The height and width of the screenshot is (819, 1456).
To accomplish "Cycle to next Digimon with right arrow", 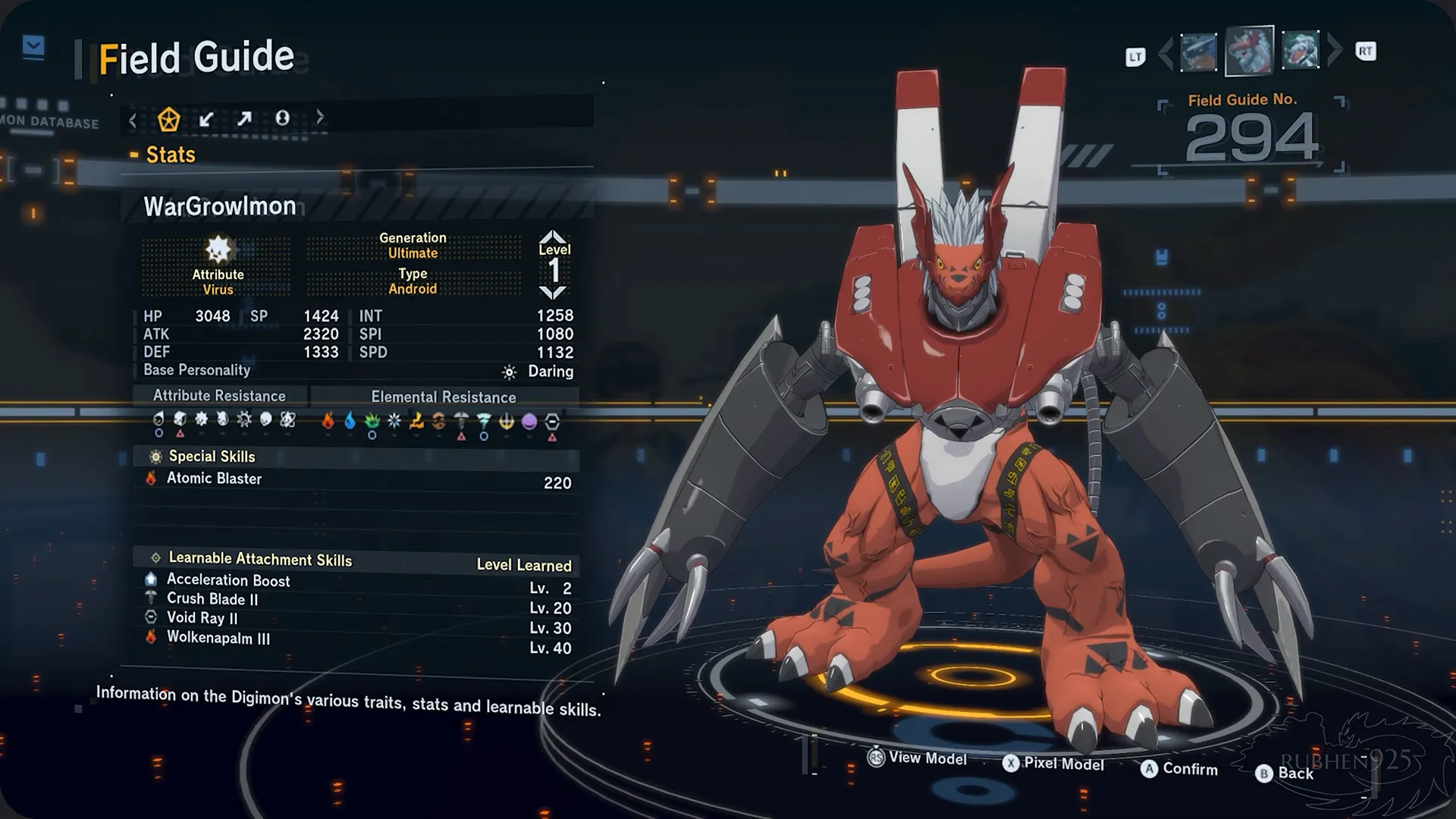I will click(1335, 50).
